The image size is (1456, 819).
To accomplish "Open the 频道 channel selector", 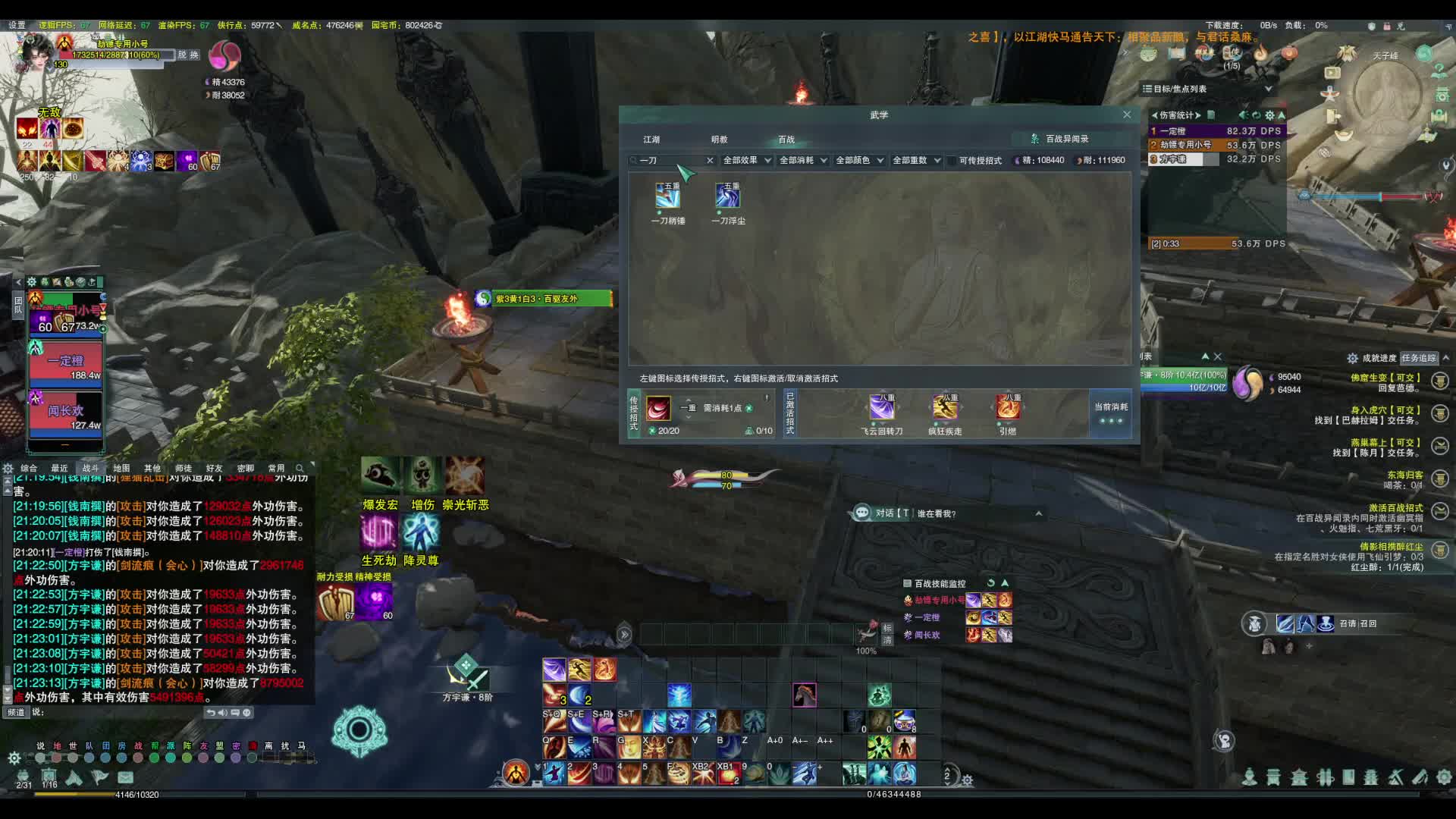I will (x=17, y=712).
